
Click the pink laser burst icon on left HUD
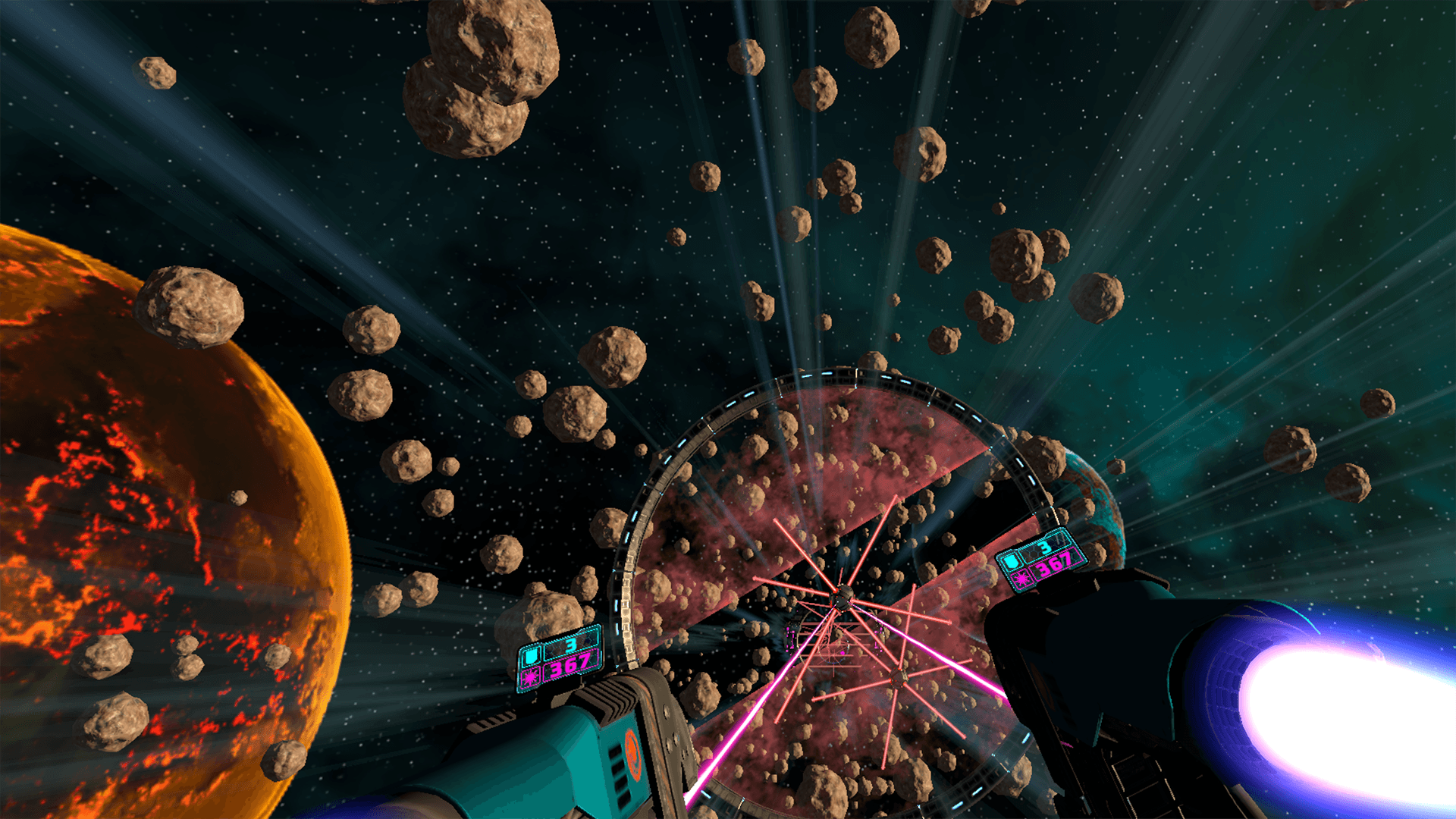(530, 677)
